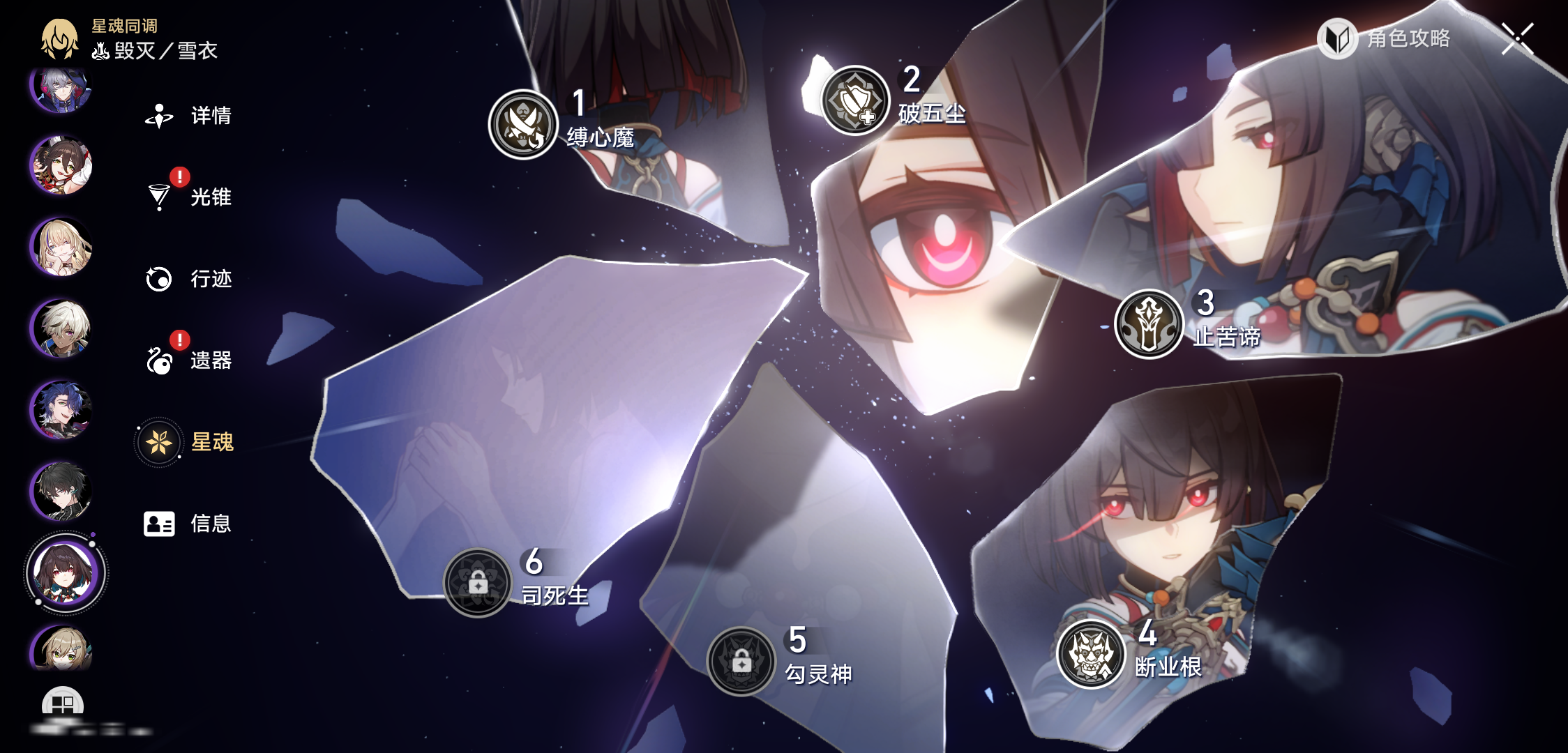Select locked eidolon 6 司死生
The height and width of the screenshot is (753, 1568).
(x=478, y=583)
